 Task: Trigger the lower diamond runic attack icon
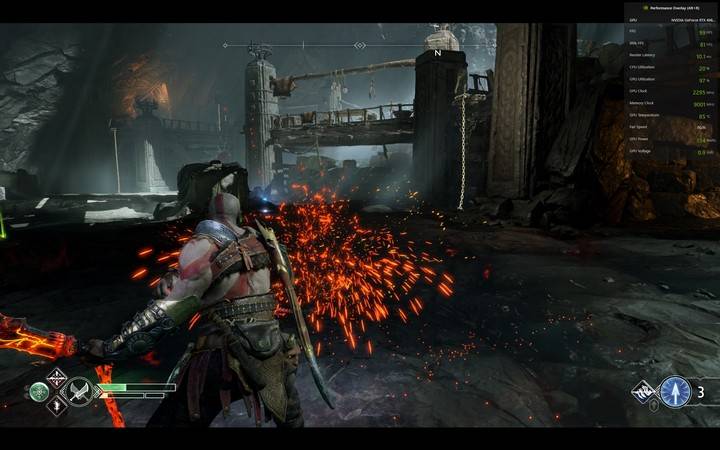(56, 406)
